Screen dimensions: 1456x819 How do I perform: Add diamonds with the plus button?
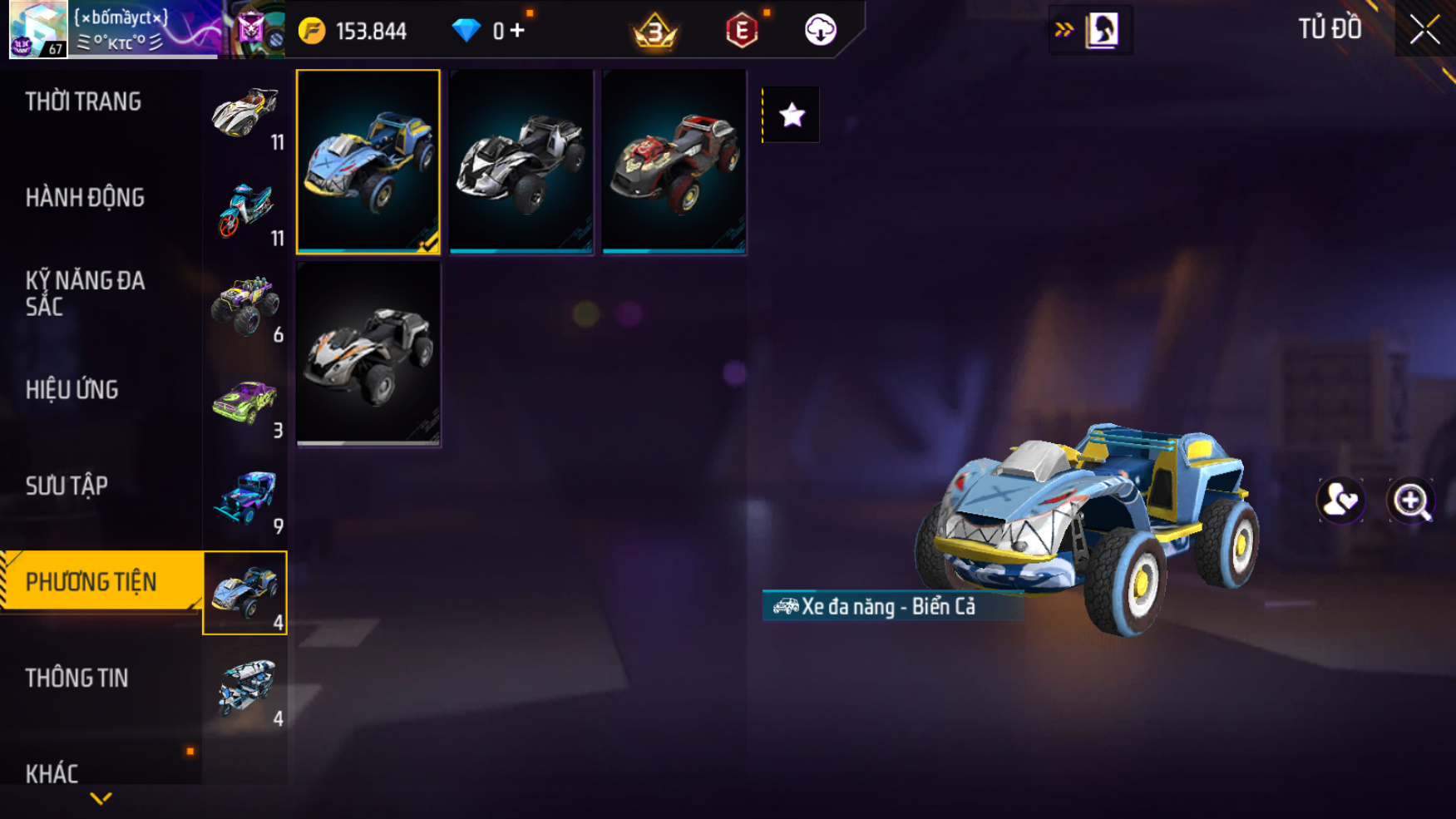(518, 31)
